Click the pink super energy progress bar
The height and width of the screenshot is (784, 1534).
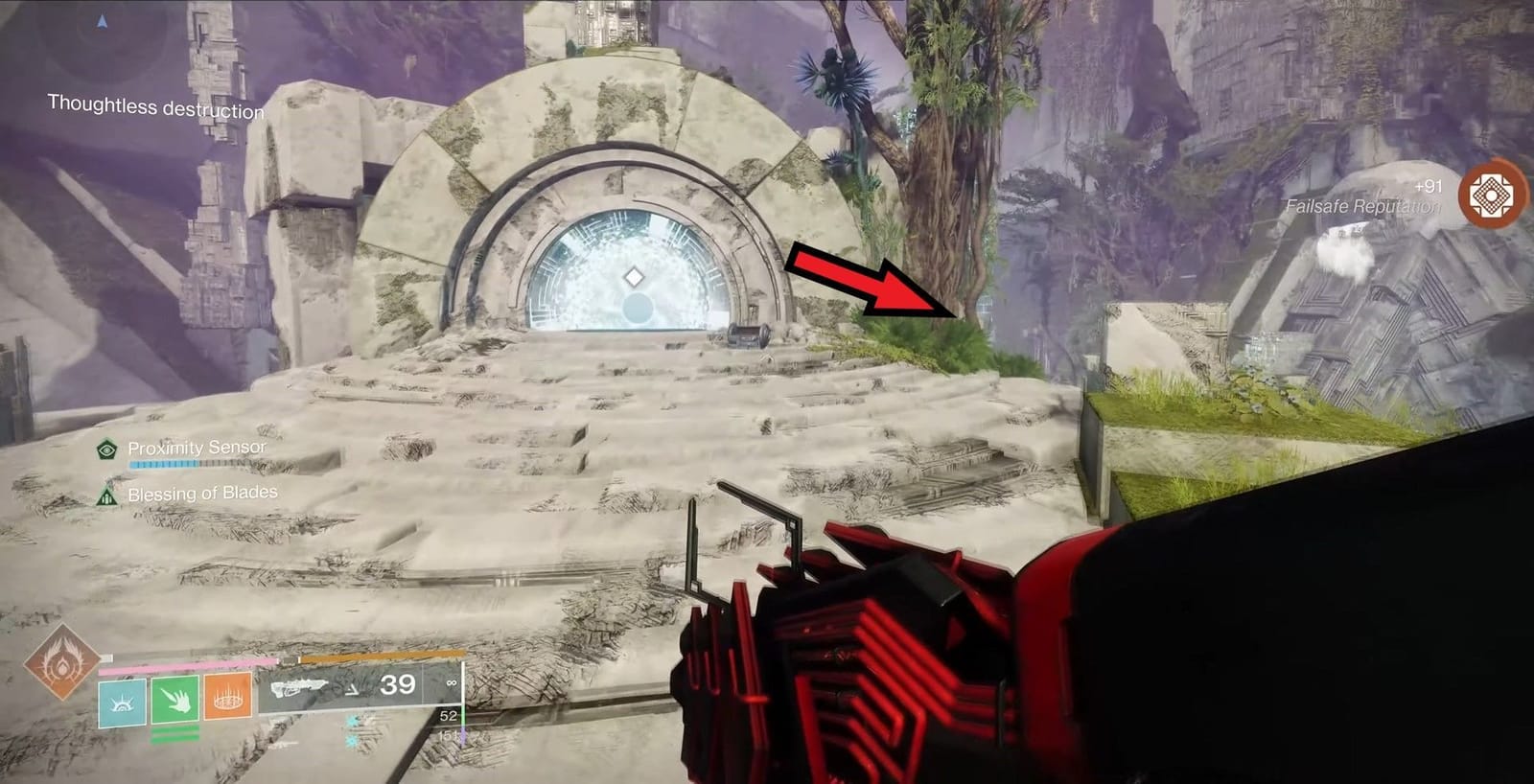pyautogui.click(x=187, y=665)
